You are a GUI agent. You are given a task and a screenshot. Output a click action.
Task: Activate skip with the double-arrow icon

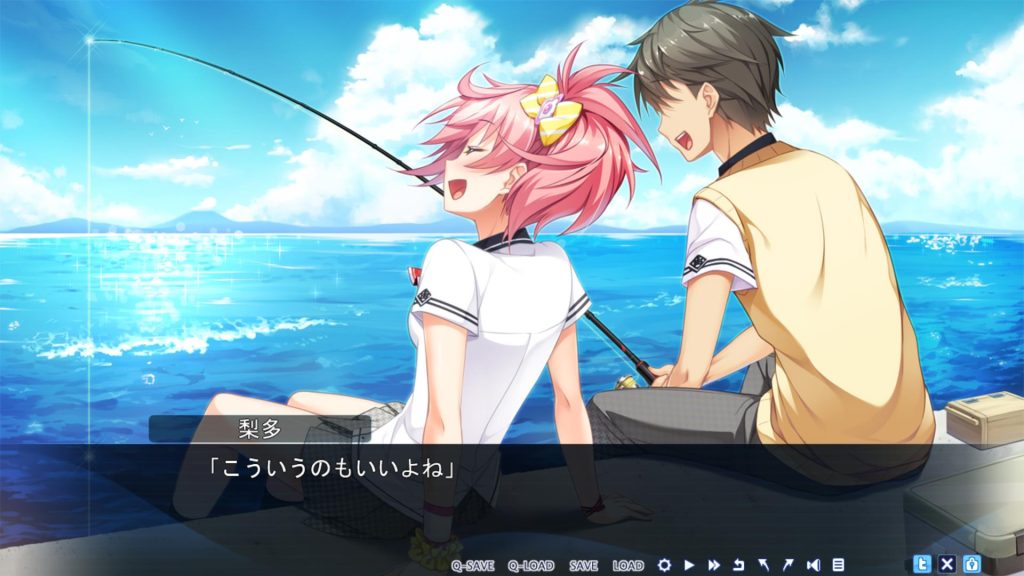[x=714, y=565]
